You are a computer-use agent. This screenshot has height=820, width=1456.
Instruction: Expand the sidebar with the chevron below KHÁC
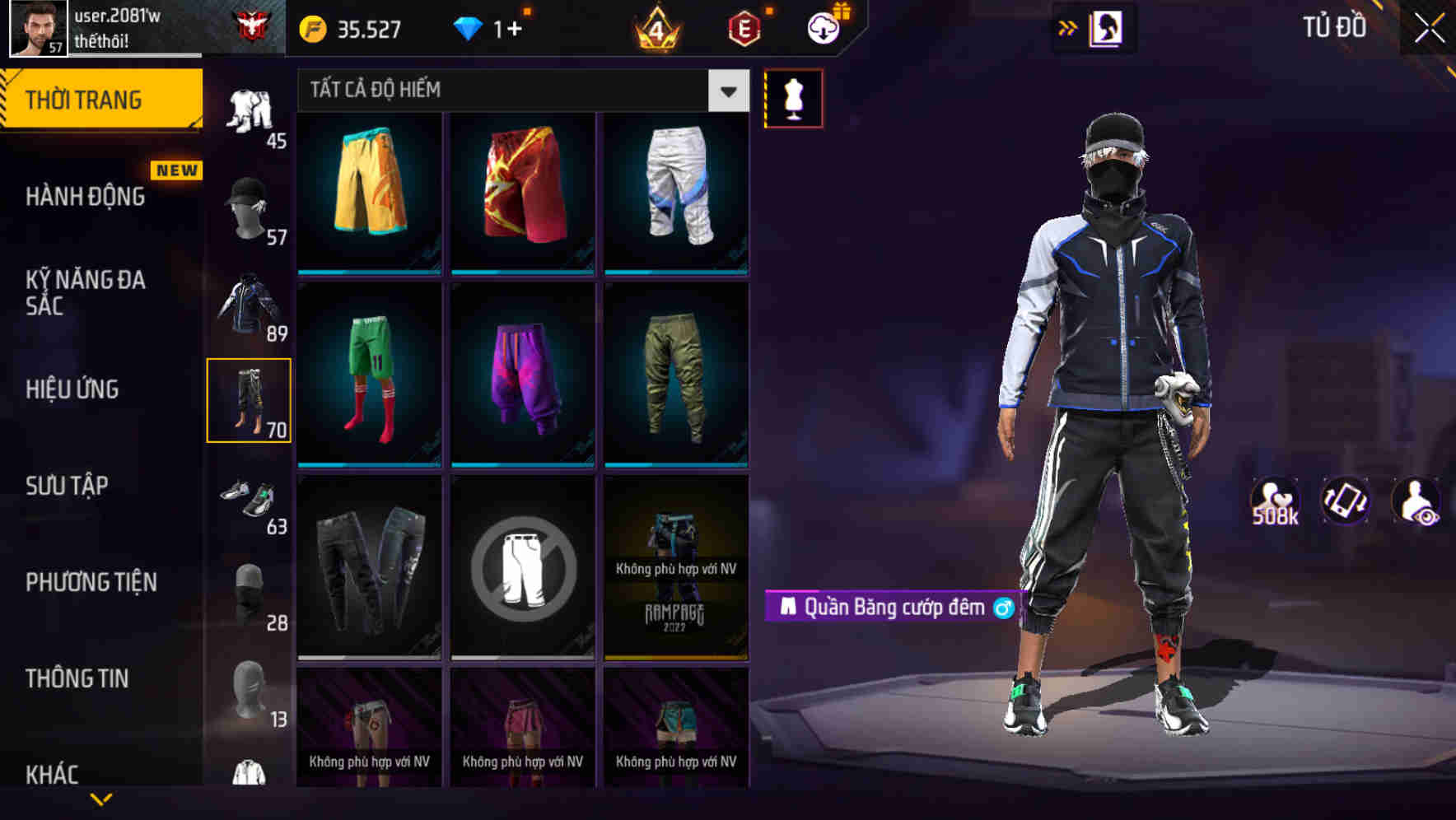pos(100,797)
